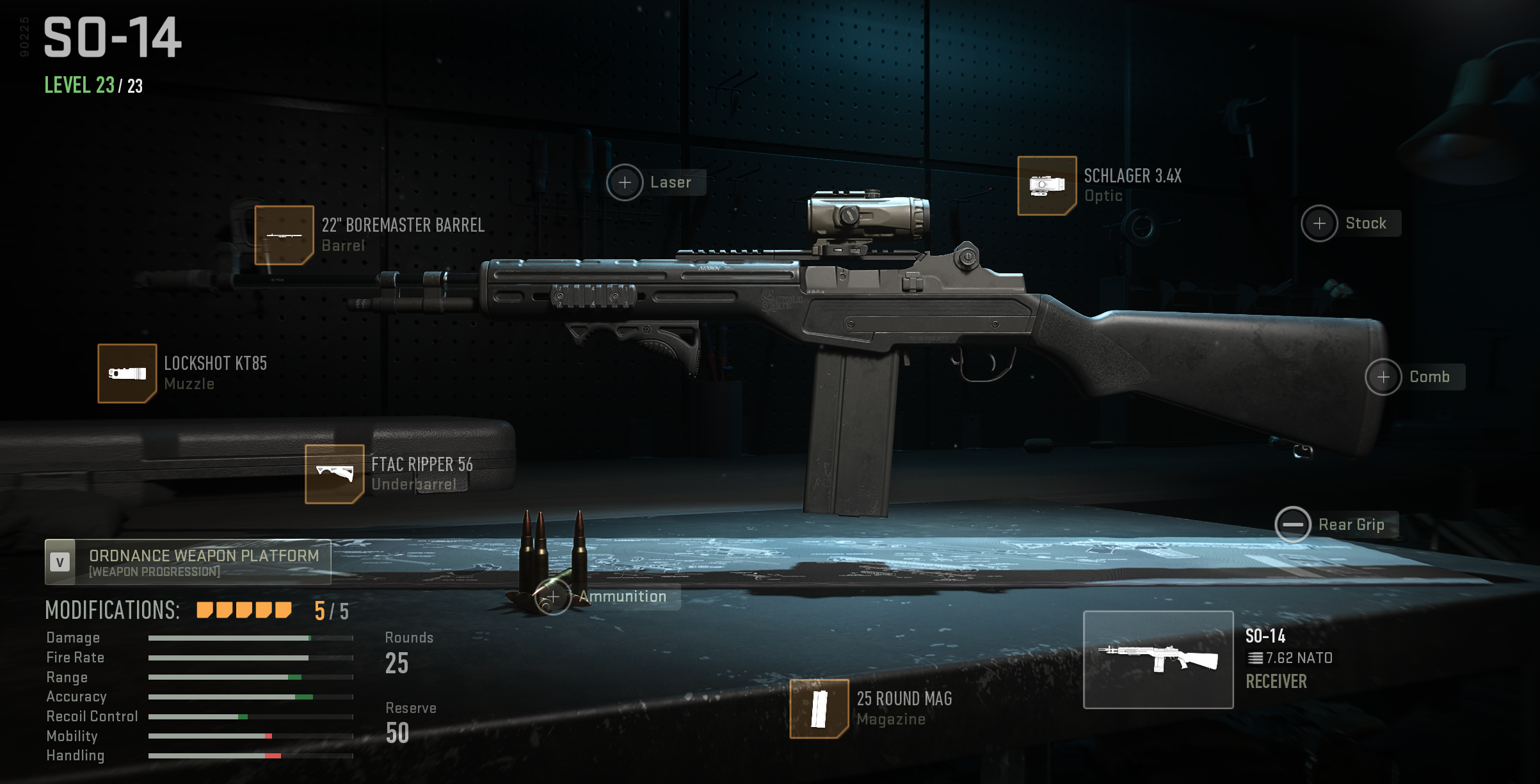1540x784 pixels.
Task: Open Ordnance Weapon Platform progression
Action: point(188,562)
